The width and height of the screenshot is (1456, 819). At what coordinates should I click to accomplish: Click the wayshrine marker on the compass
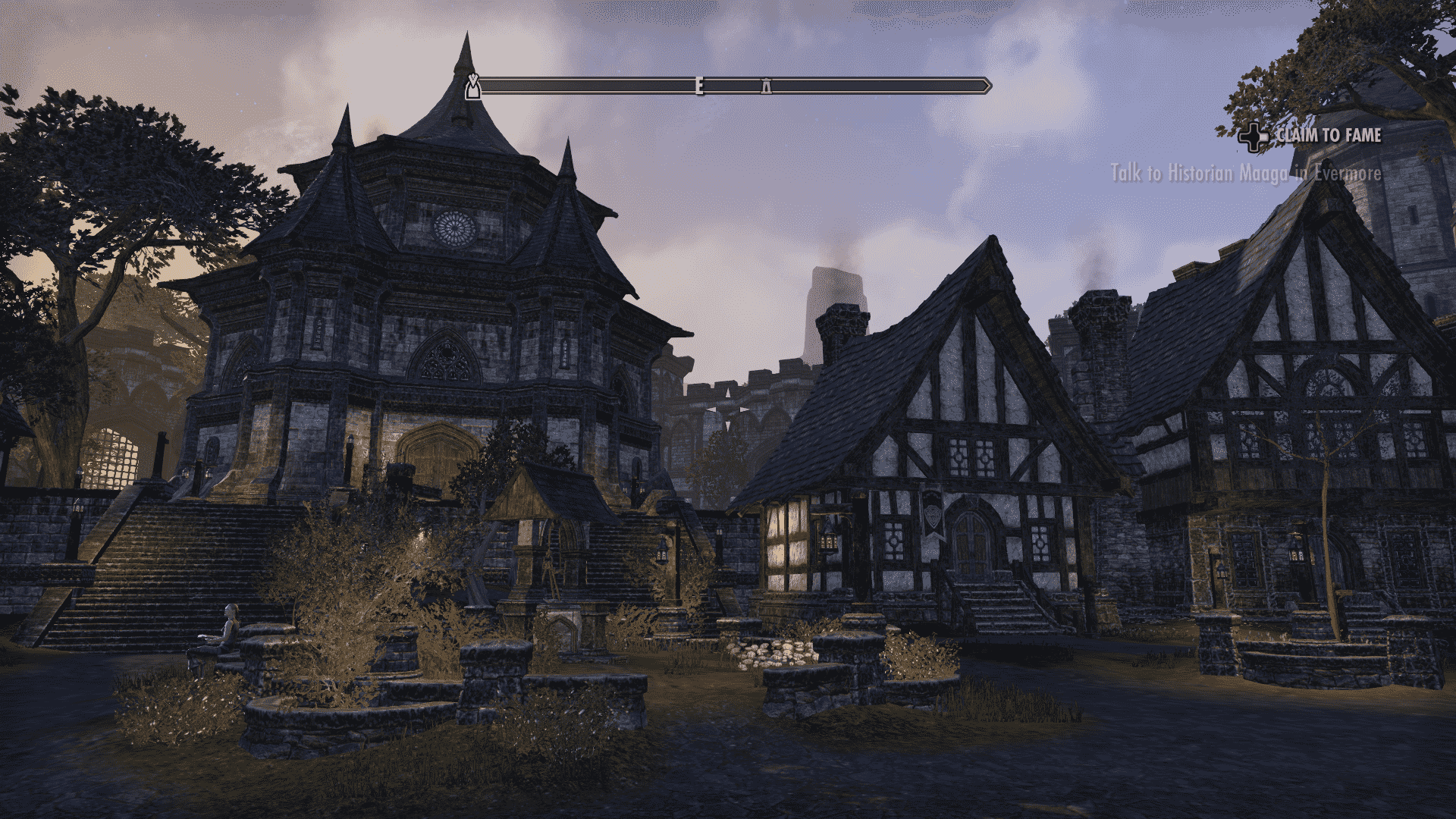tap(767, 88)
